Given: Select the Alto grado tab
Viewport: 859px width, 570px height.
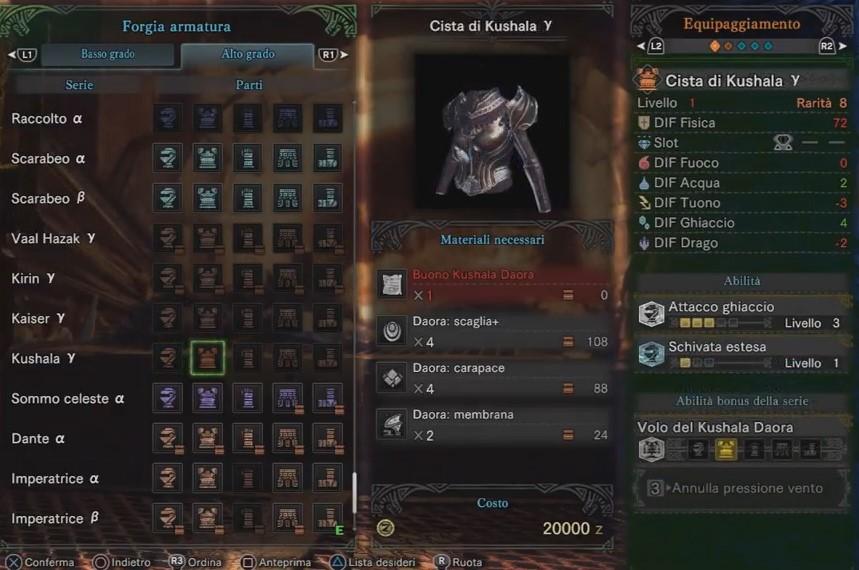Looking at the screenshot, I should coord(247,54).
